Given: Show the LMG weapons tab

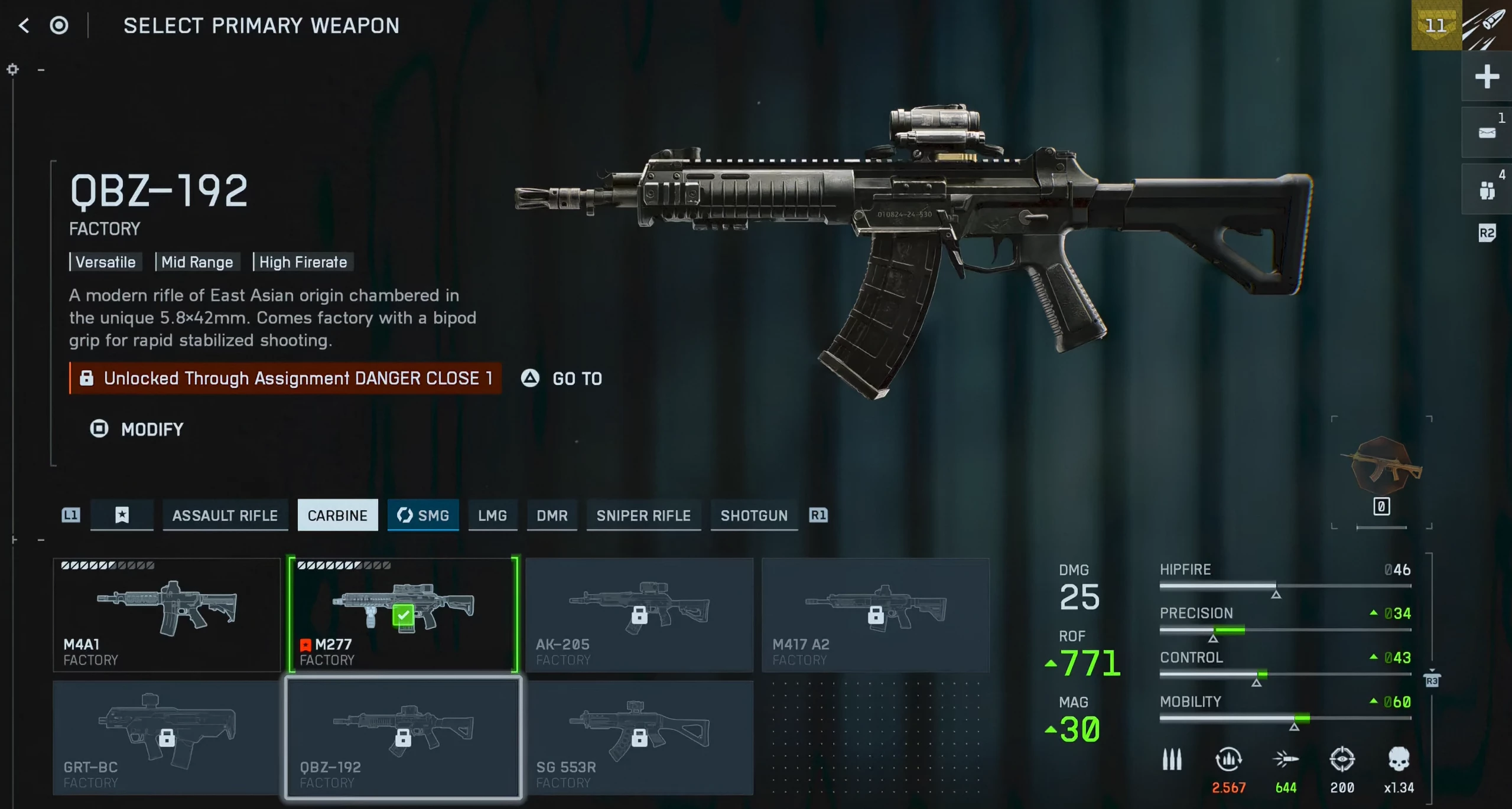Looking at the screenshot, I should [x=492, y=516].
